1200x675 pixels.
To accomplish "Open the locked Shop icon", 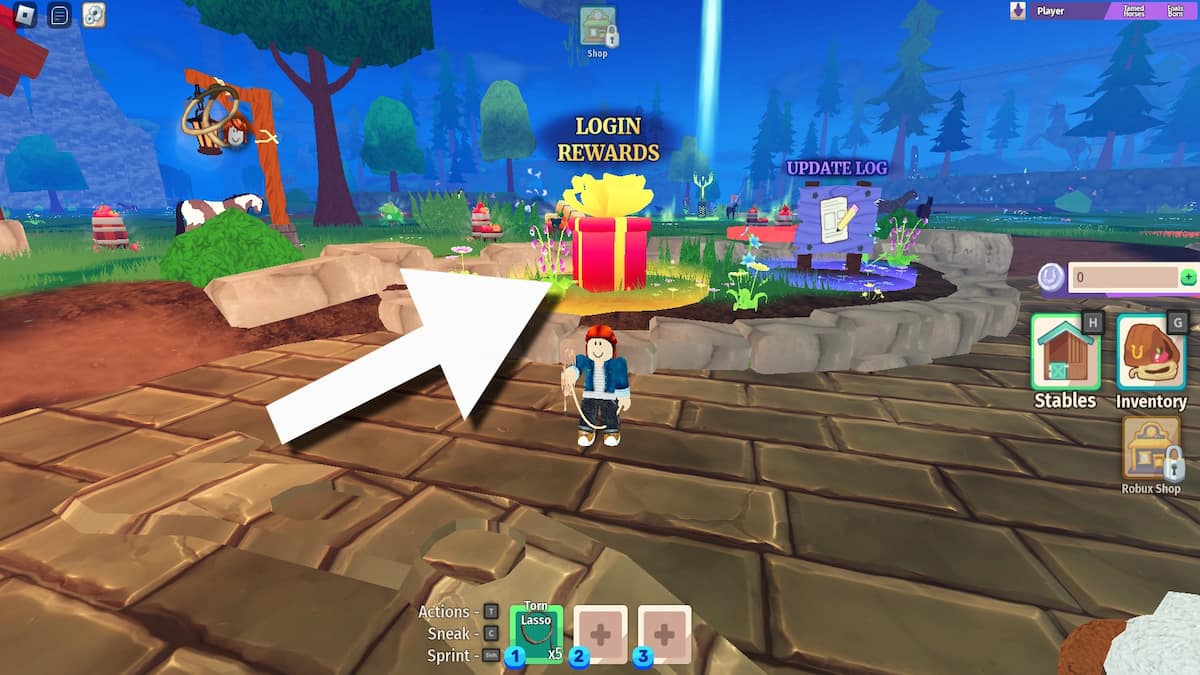I will [x=597, y=27].
